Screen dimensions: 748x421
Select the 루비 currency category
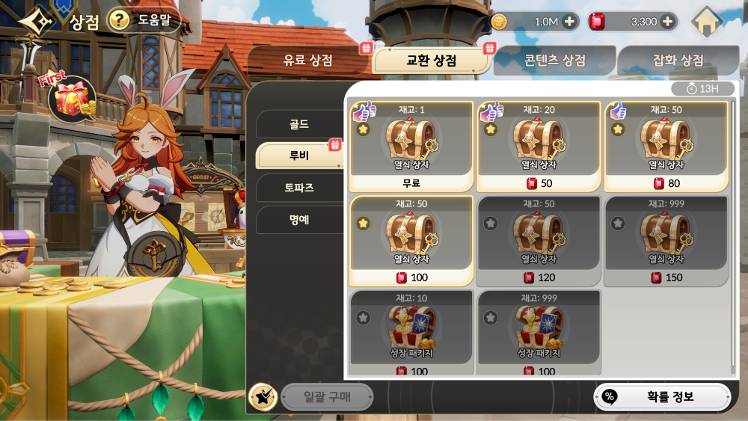pos(298,156)
